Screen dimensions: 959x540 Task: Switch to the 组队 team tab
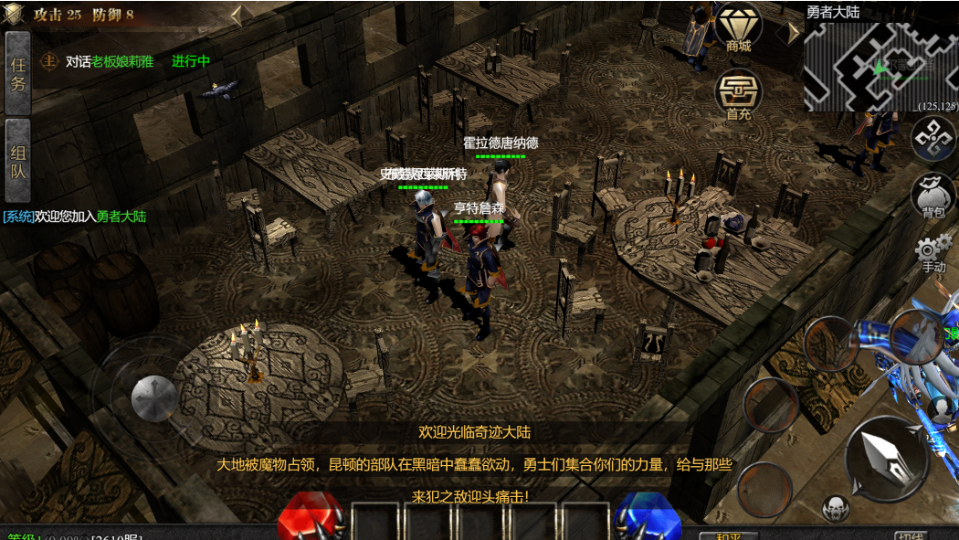(17, 160)
